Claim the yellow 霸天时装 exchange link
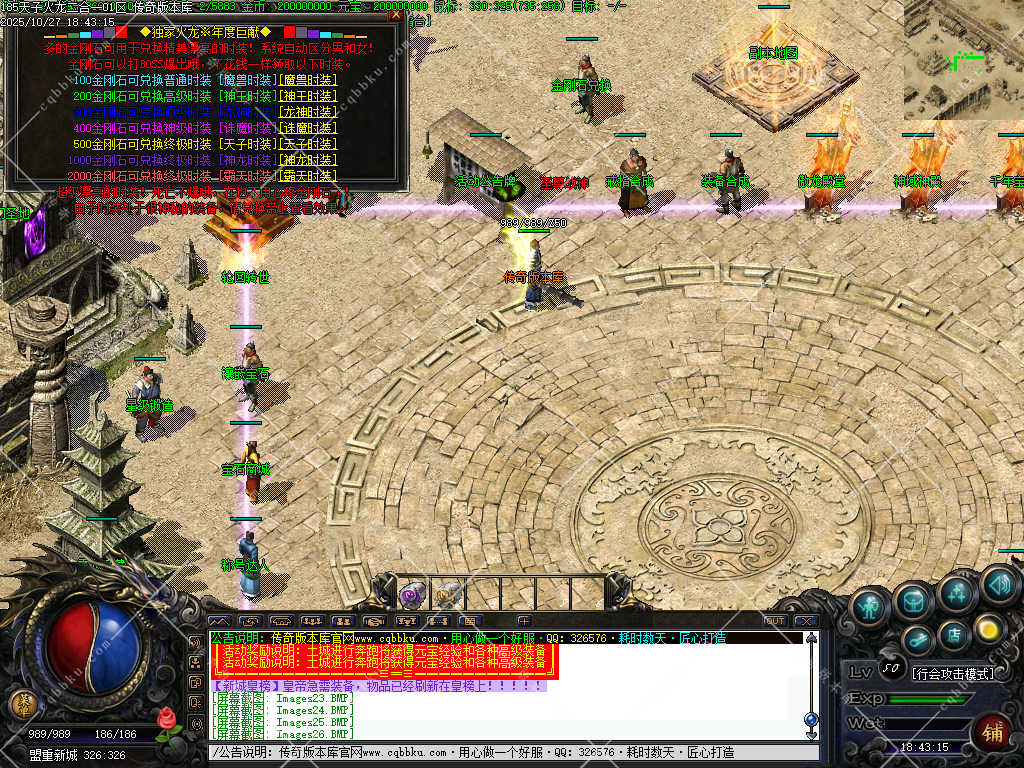This screenshot has height=768, width=1024. pyautogui.click(x=309, y=176)
